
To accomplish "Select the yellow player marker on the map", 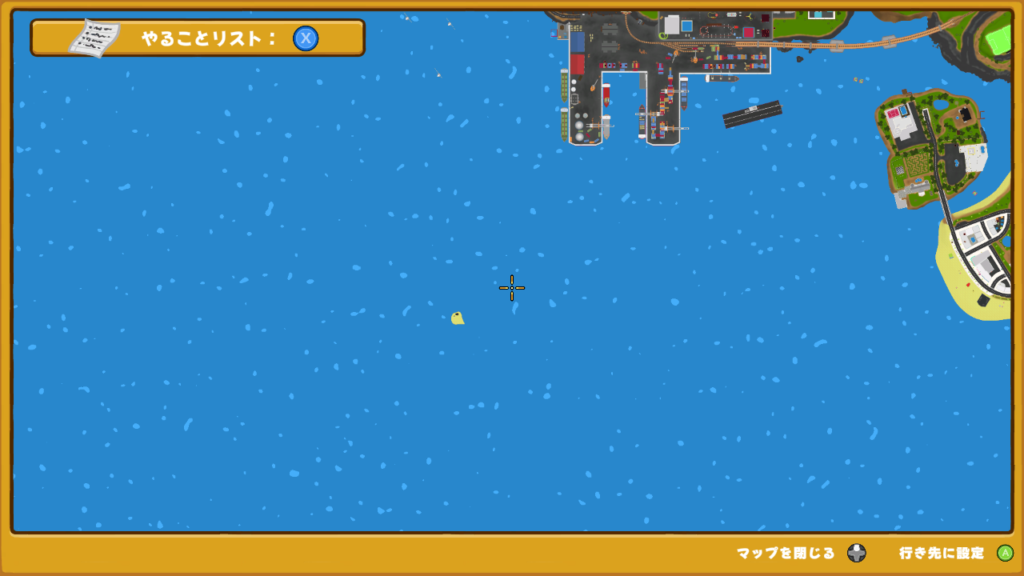I will point(457,318).
